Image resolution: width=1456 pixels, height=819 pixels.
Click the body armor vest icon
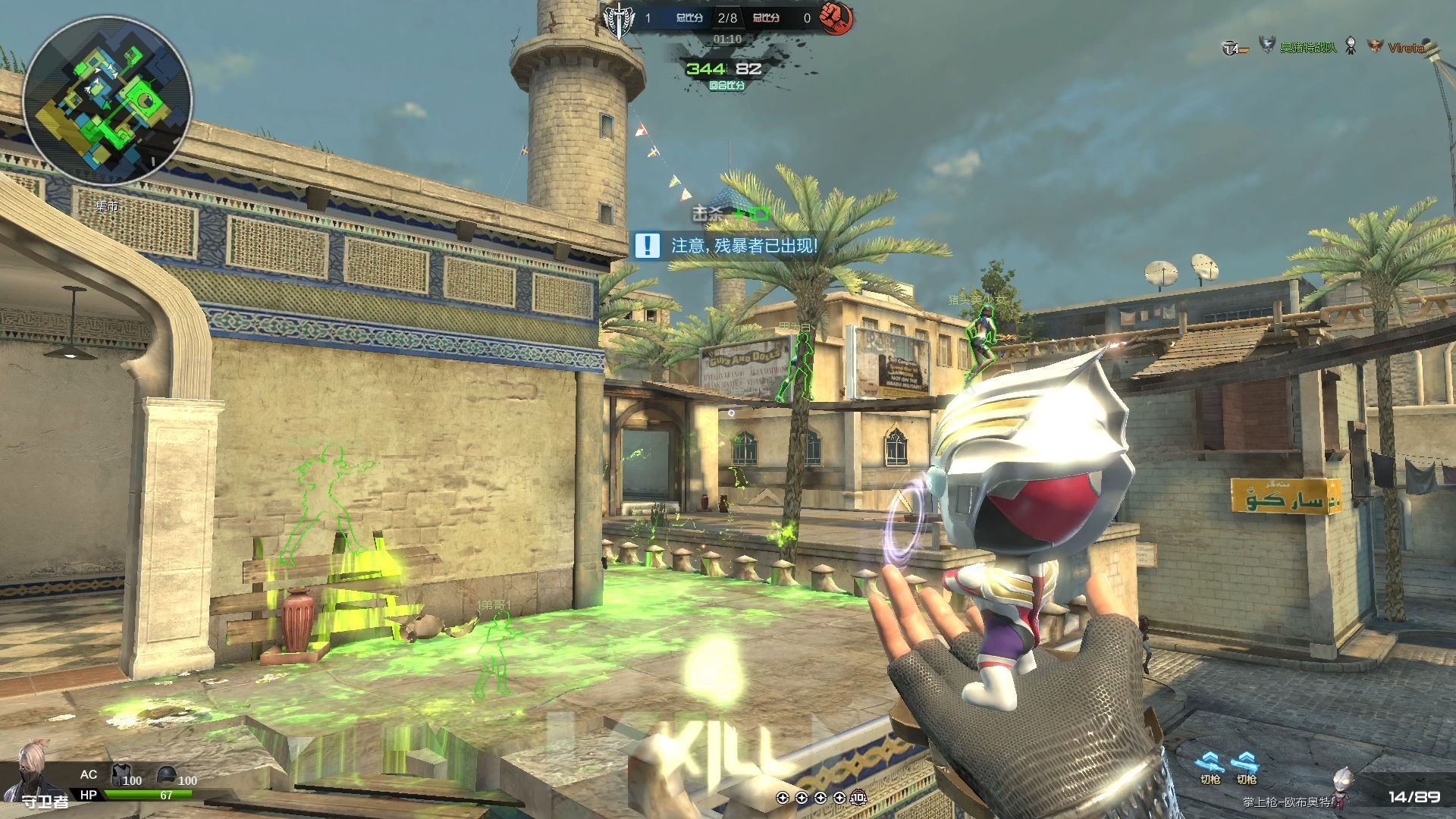click(121, 775)
